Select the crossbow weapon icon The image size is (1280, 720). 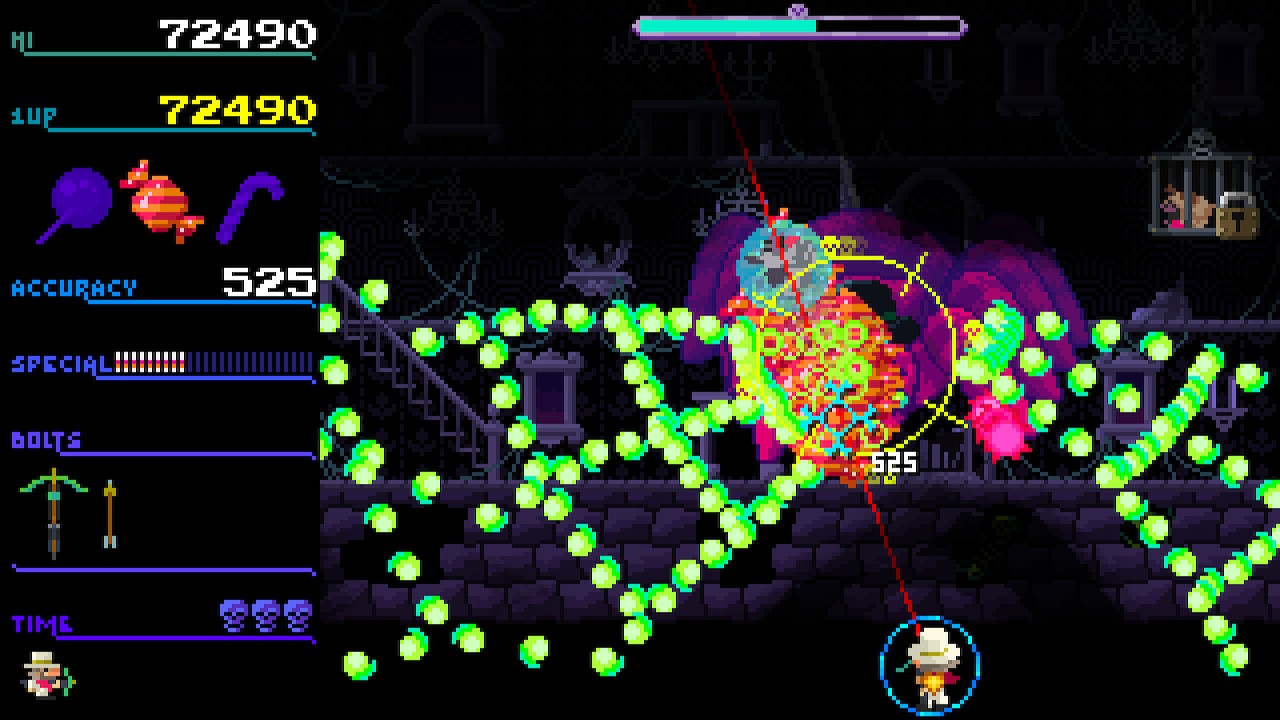click(x=54, y=512)
